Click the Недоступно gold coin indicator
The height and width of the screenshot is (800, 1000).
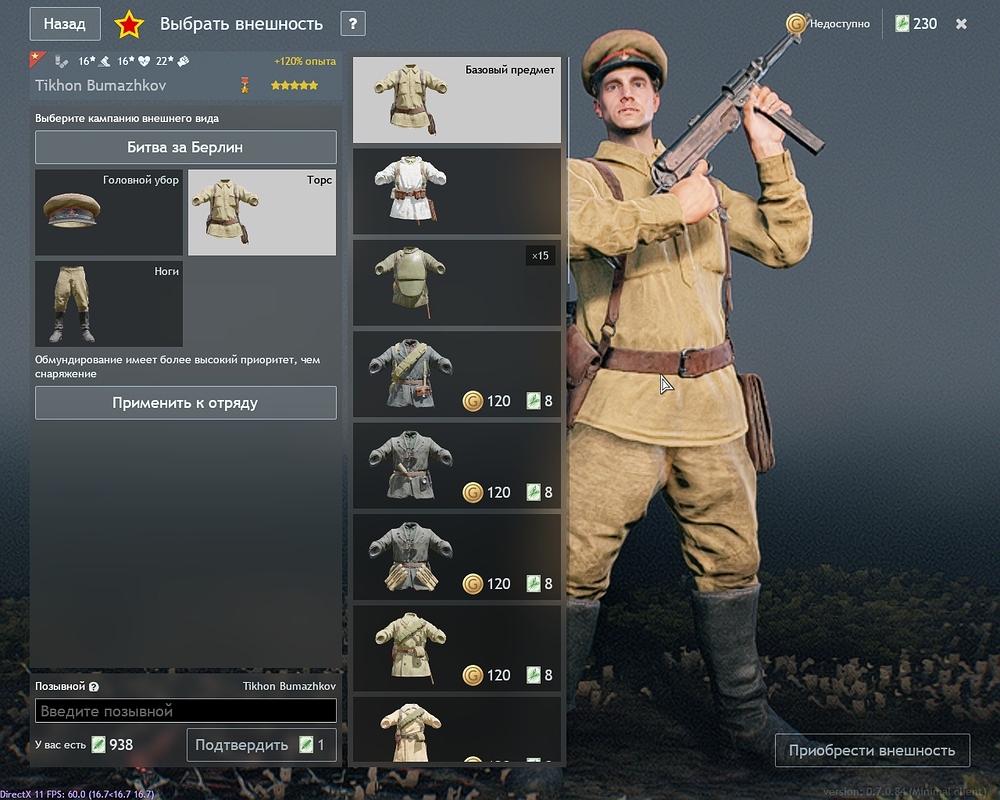tap(828, 24)
